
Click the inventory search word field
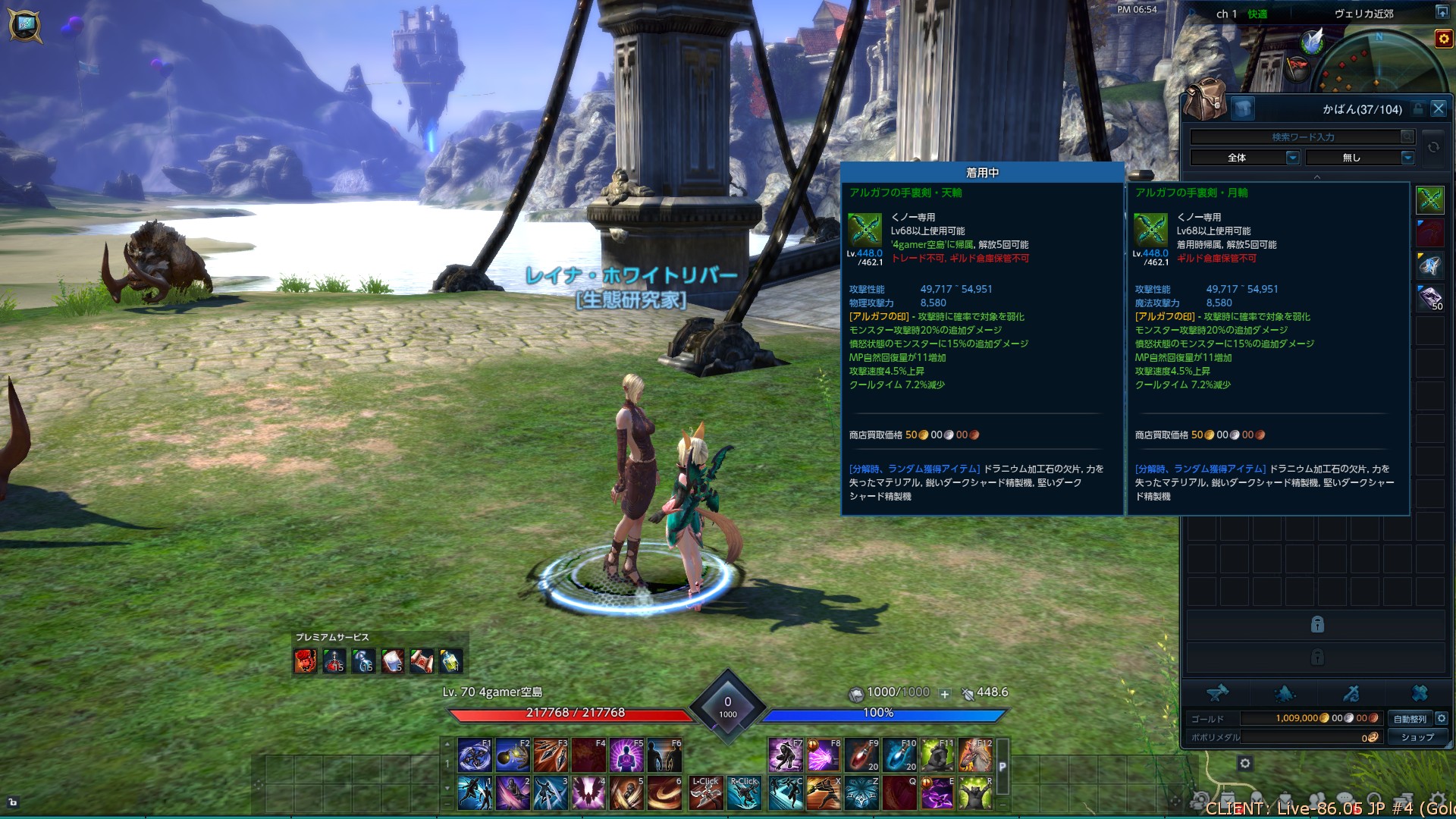click(1295, 137)
